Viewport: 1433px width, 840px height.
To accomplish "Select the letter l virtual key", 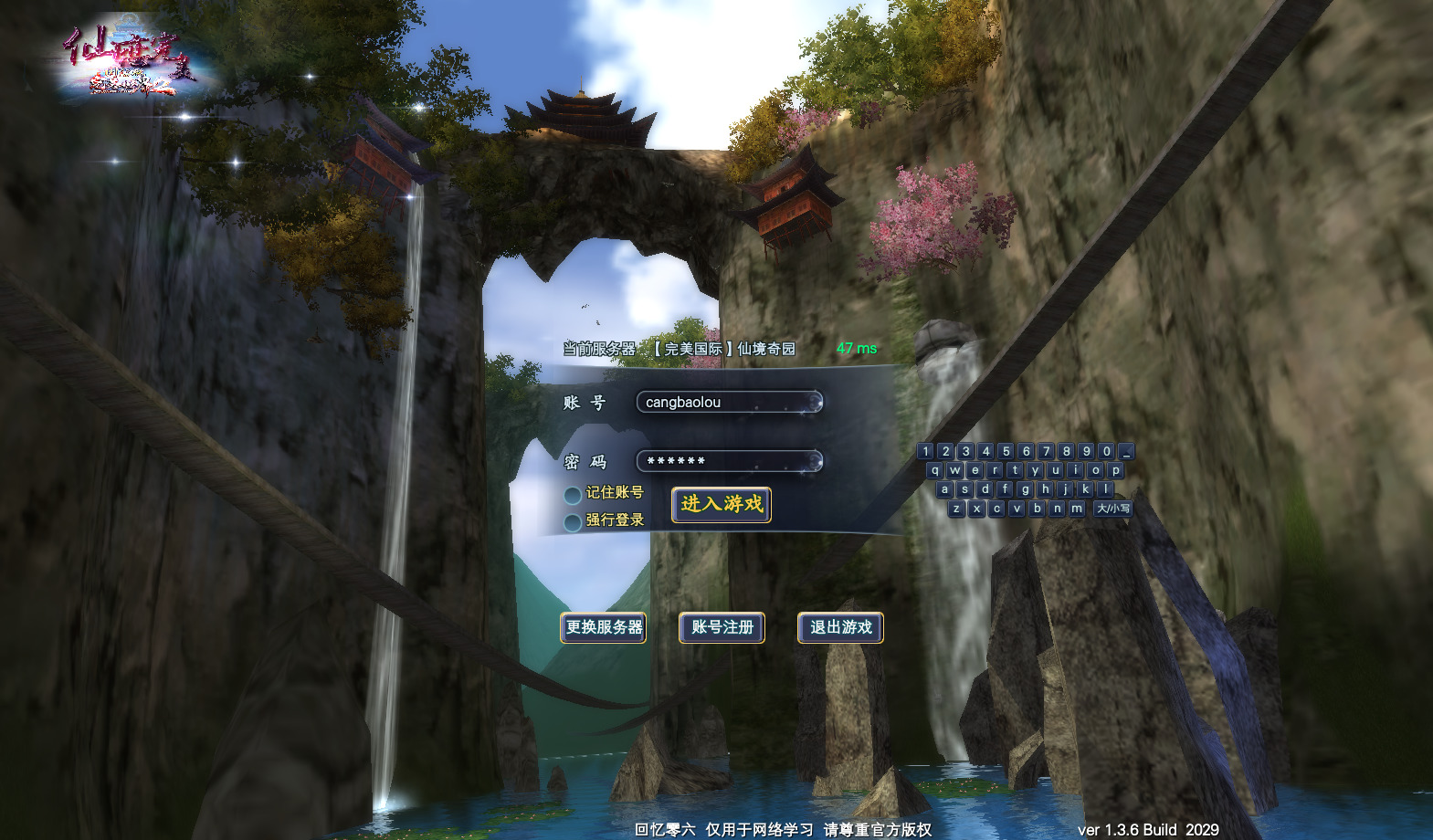I will tap(1105, 489).
